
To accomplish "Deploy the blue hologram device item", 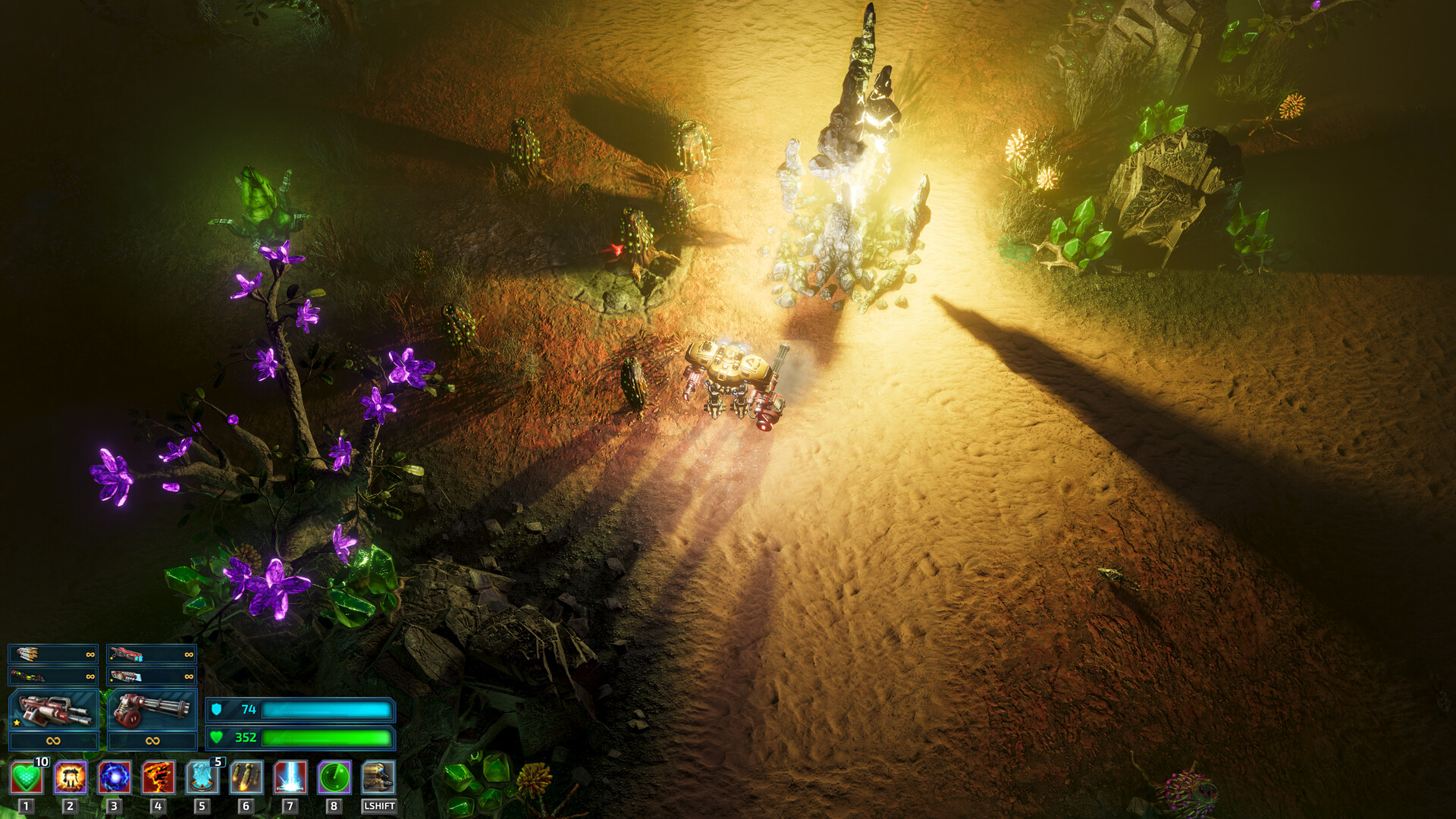I will click(x=202, y=778).
